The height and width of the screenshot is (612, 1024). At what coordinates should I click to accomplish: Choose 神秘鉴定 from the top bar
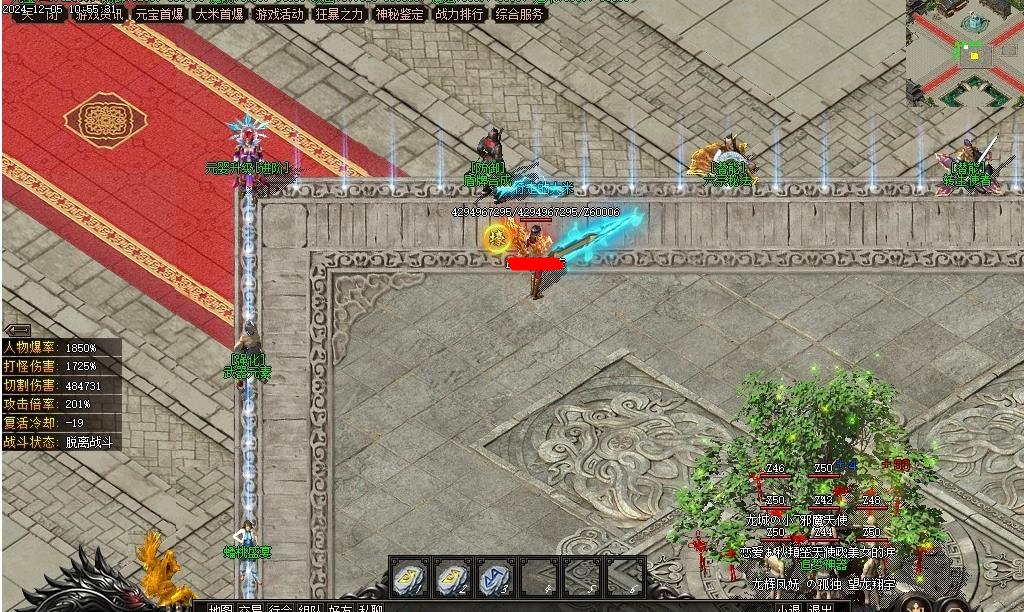pyautogui.click(x=399, y=14)
